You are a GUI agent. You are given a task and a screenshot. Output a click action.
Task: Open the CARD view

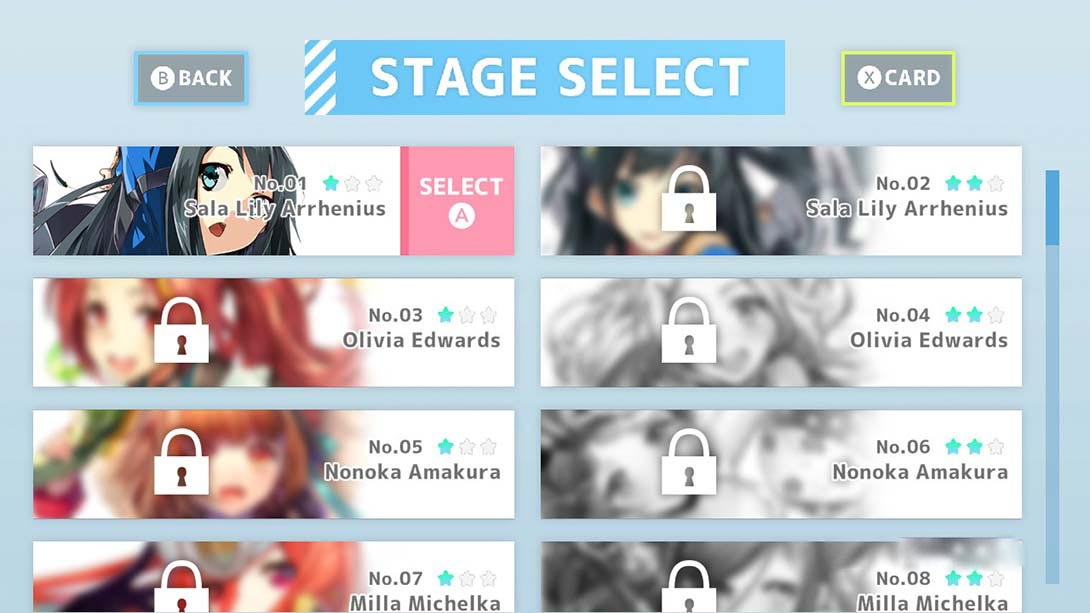(898, 78)
